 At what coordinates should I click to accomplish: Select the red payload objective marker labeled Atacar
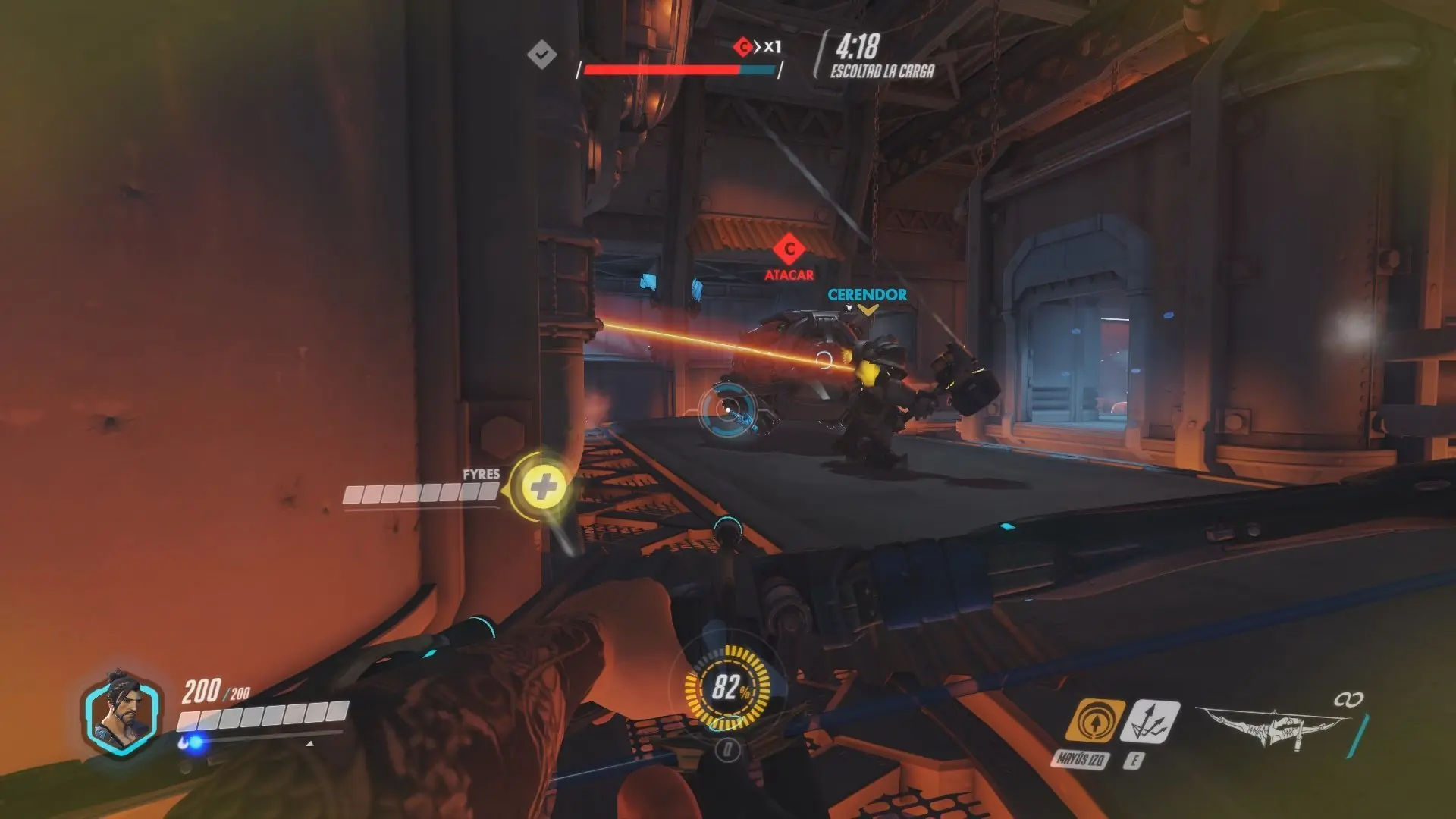(x=789, y=249)
